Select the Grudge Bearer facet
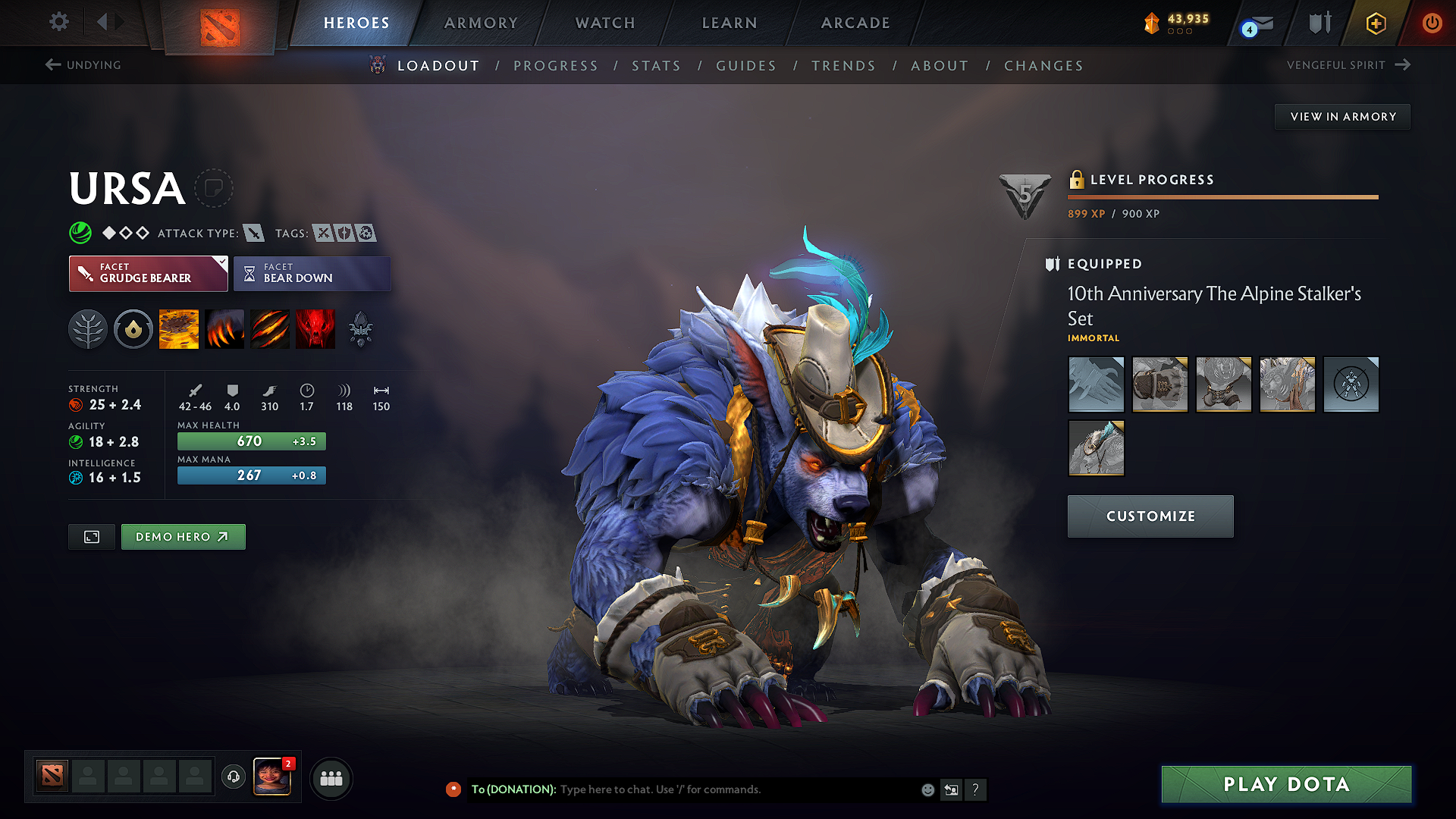1456x819 pixels. tap(148, 273)
